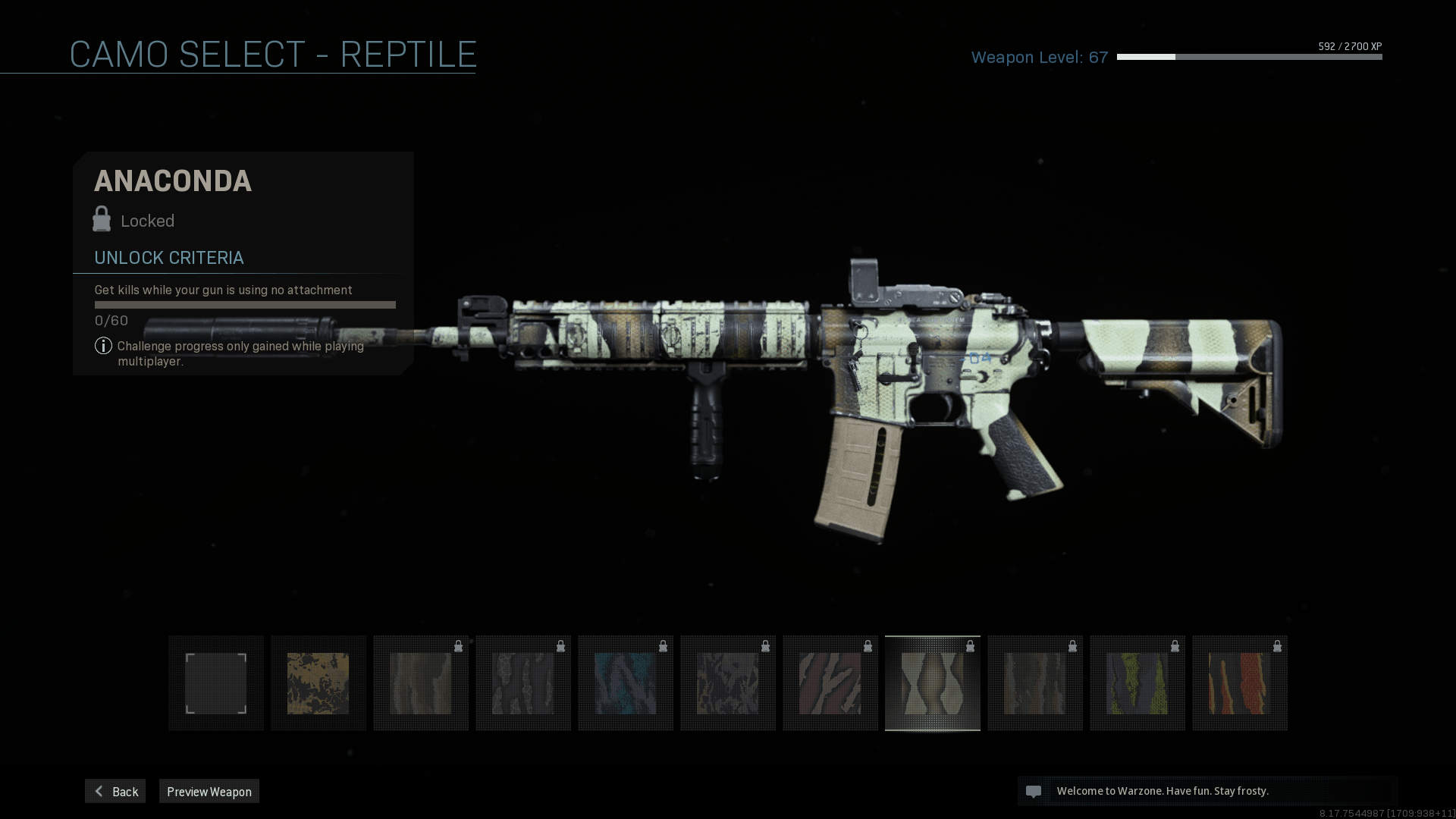Screen dimensions: 1456x819
Task: Select the locked orange and red camo
Action: tap(1240, 683)
